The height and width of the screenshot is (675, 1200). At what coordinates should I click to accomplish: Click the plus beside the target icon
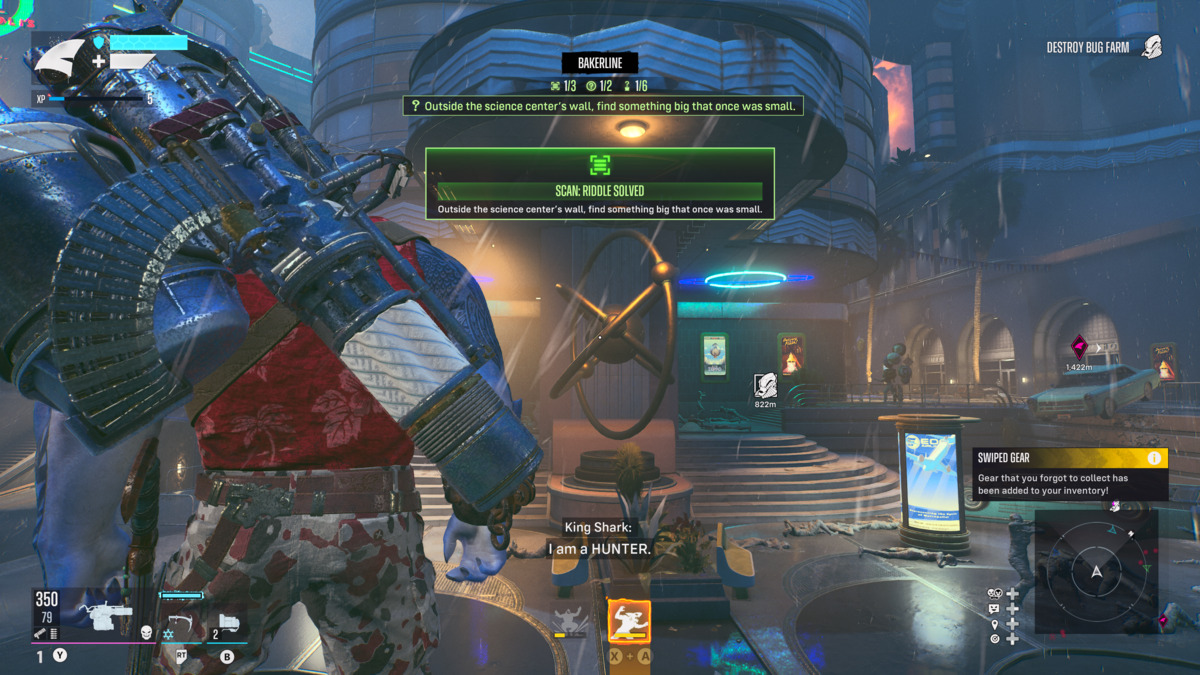pyautogui.click(x=1013, y=639)
